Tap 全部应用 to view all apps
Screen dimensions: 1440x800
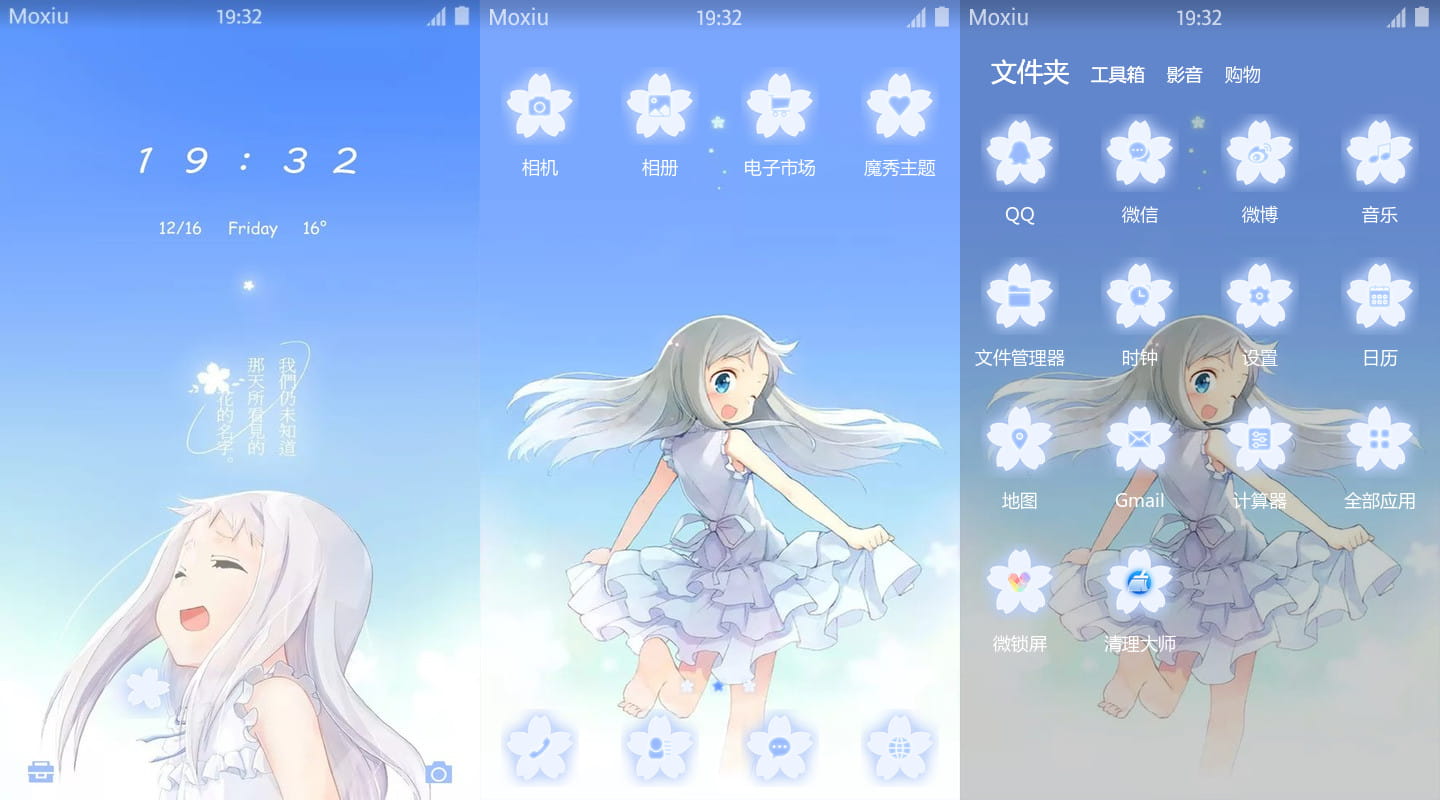click(x=1379, y=437)
